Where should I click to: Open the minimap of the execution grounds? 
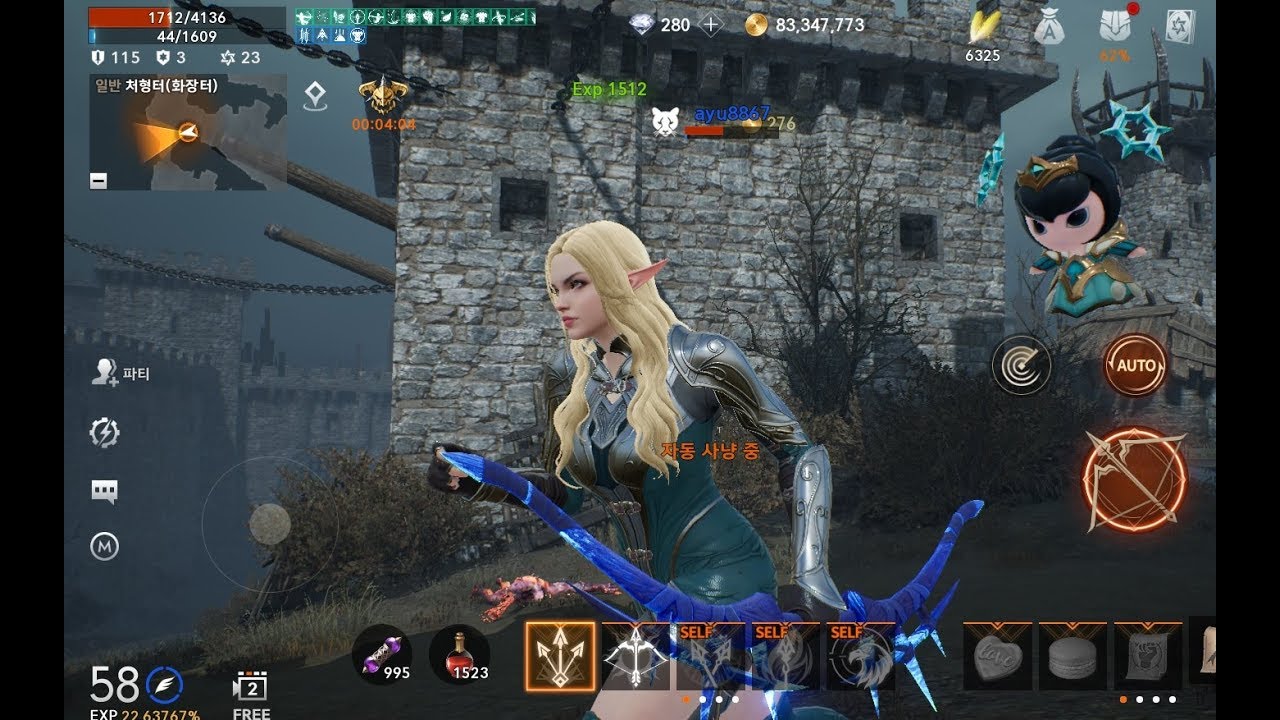click(187, 133)
